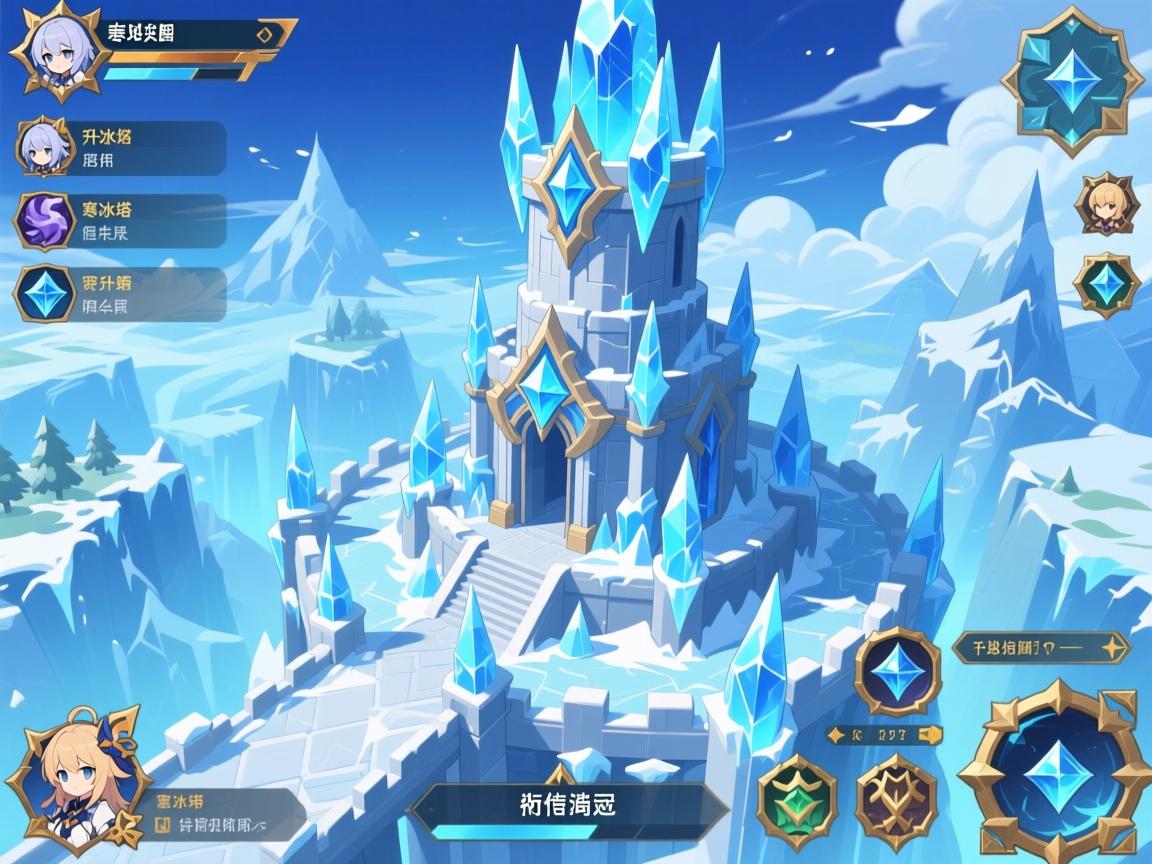Activate the golden crossed emblem ability
This screenshot has width=1152, height=864.
(x=895, y=802)
